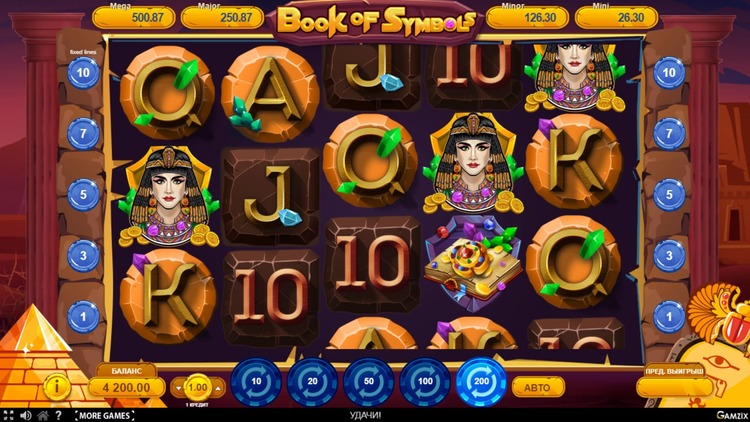
Task: Open the info paytable button
Action: 58,385
